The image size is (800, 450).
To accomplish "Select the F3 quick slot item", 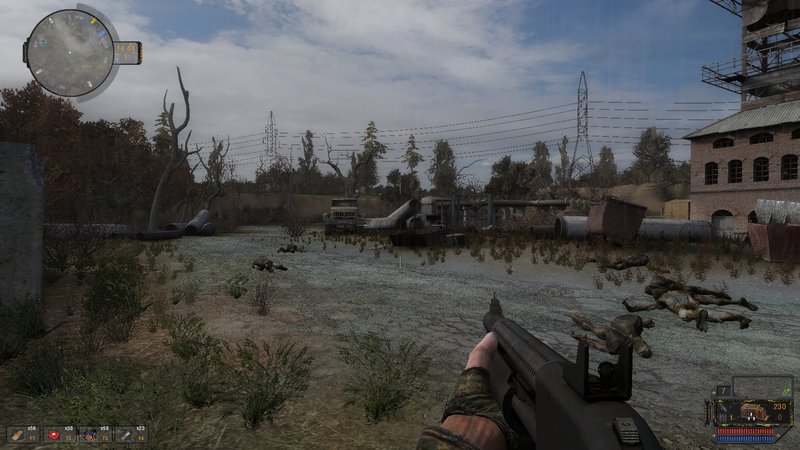I will [x=90, y=435].
